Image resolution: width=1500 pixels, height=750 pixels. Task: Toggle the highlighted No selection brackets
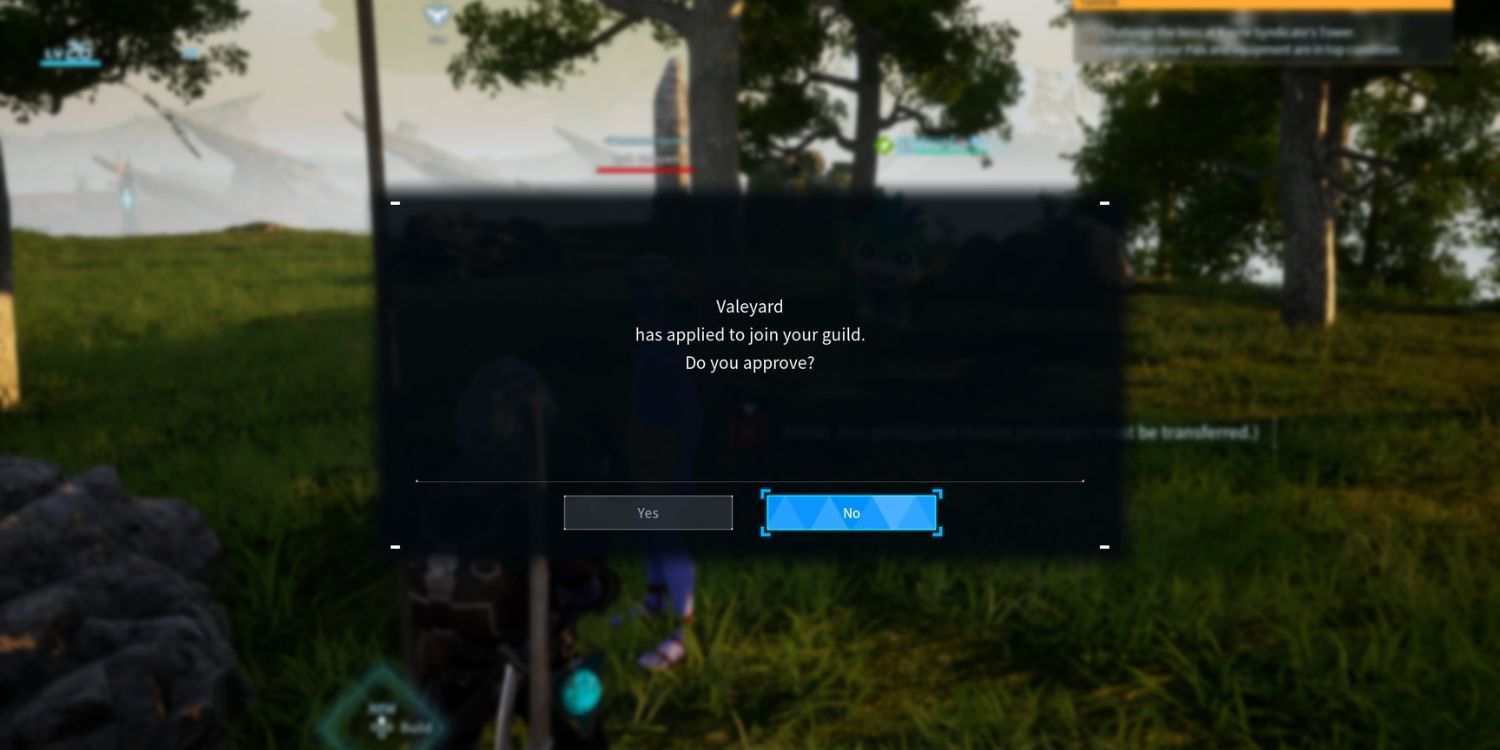(851, 513)
